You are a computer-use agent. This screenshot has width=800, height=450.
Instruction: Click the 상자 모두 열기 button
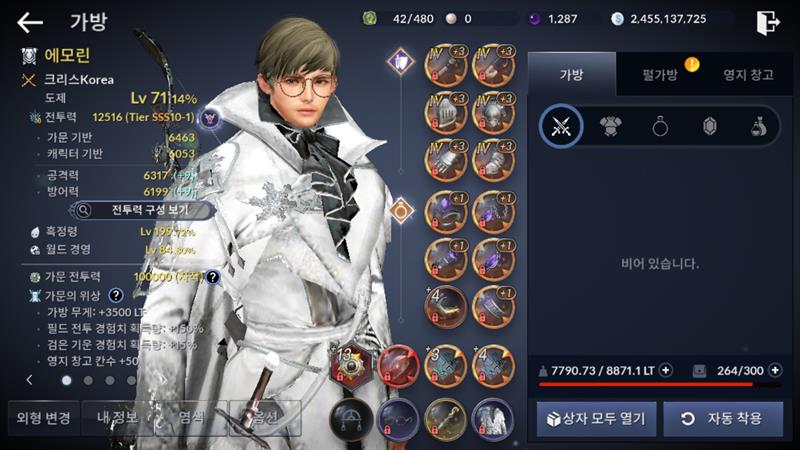[x=596, y=419]
